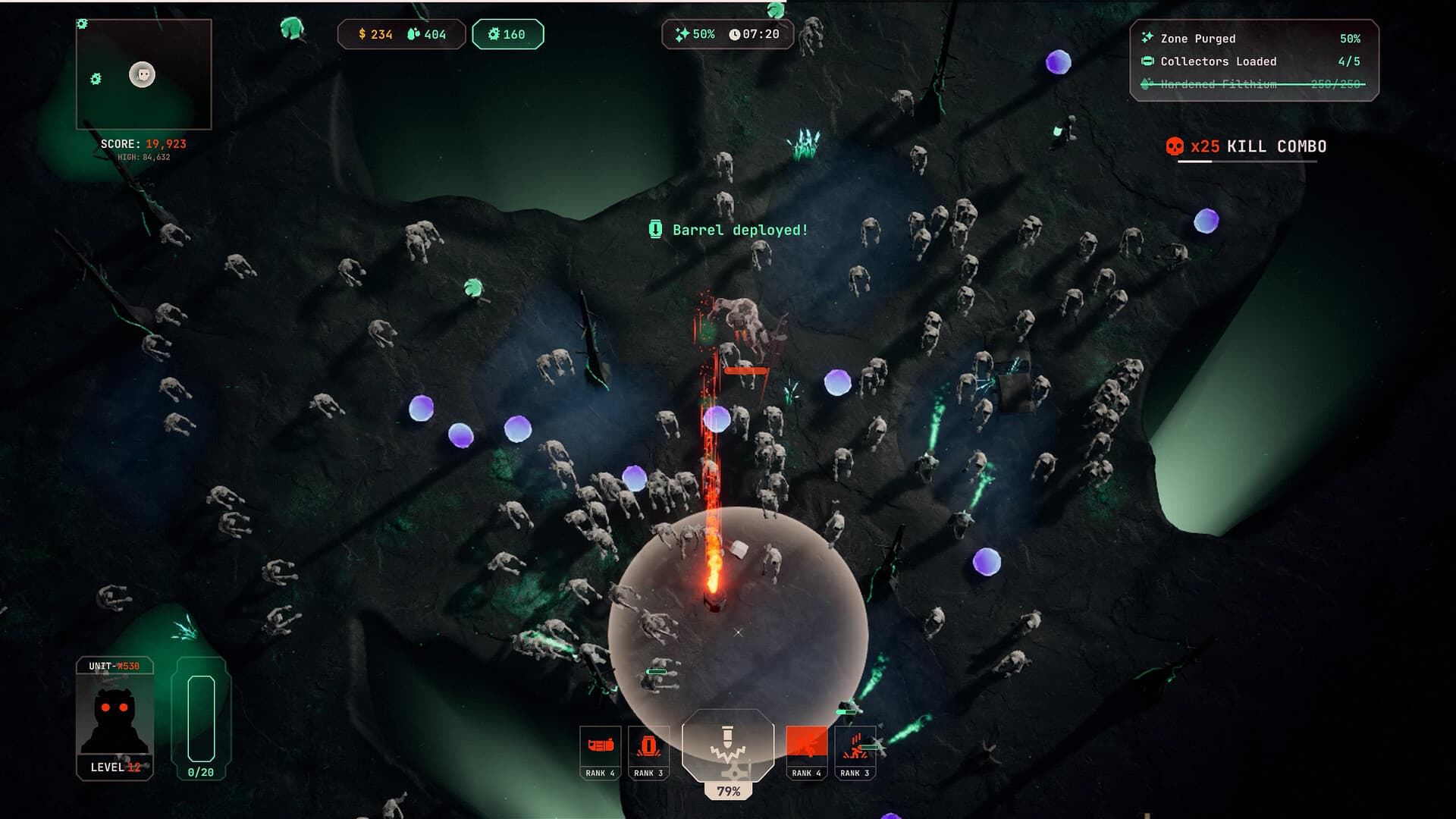Select the dollar icon next to 234

pyautogui.click(x=363, y=33)
